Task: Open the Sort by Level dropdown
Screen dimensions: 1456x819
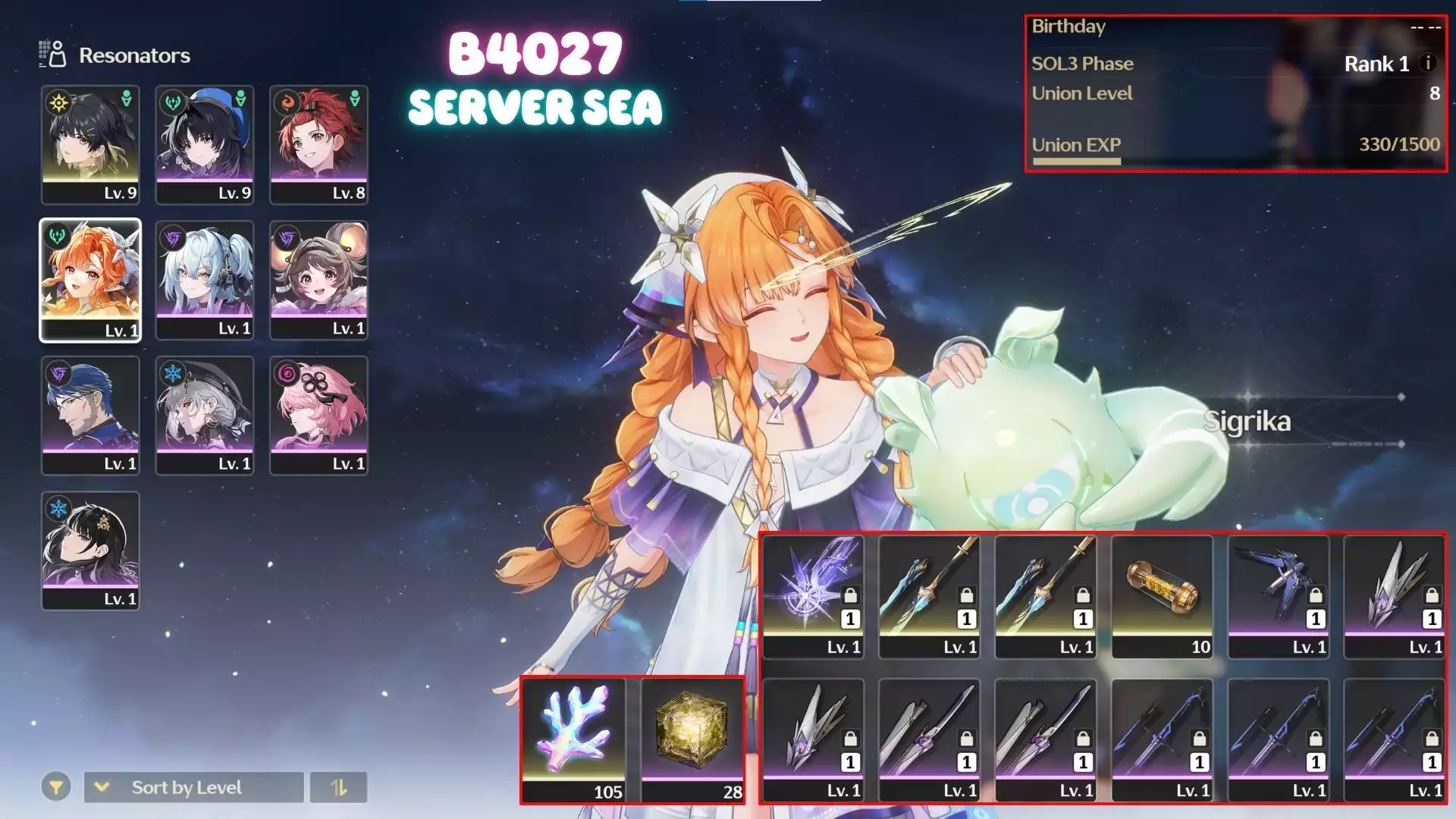Action: click(x=193, y=787)
